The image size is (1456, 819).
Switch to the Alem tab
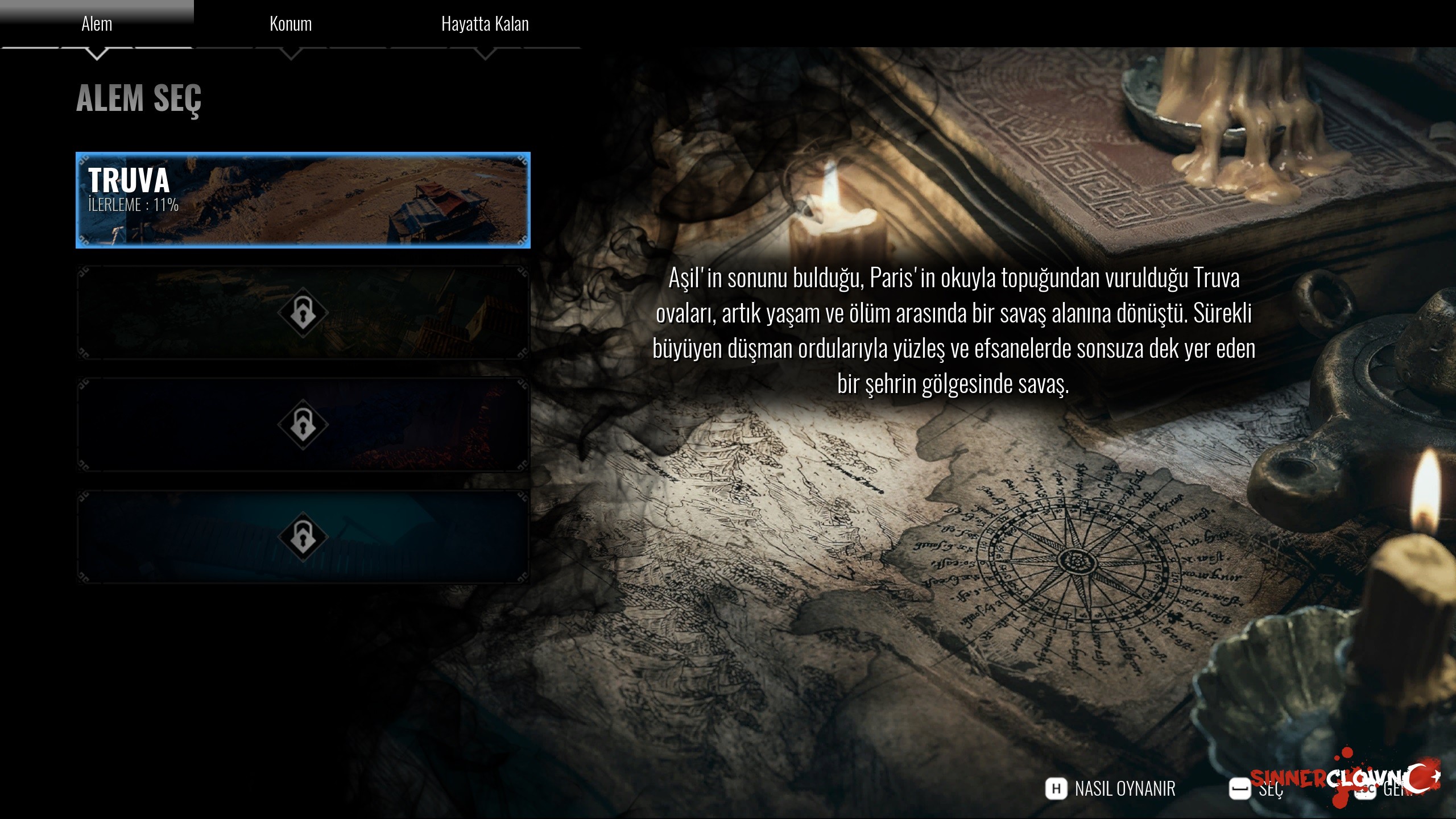click(x=97, y=24)
